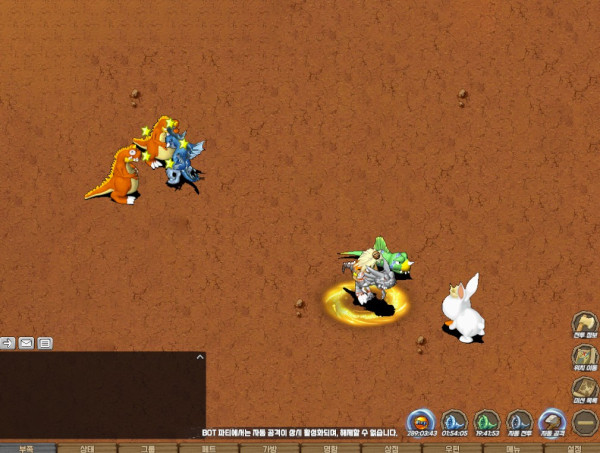Viewport: 600px width, 453px height.
Task: Click the envelope icon above chat
Action: pyautogui.click(x=26, y=343)
